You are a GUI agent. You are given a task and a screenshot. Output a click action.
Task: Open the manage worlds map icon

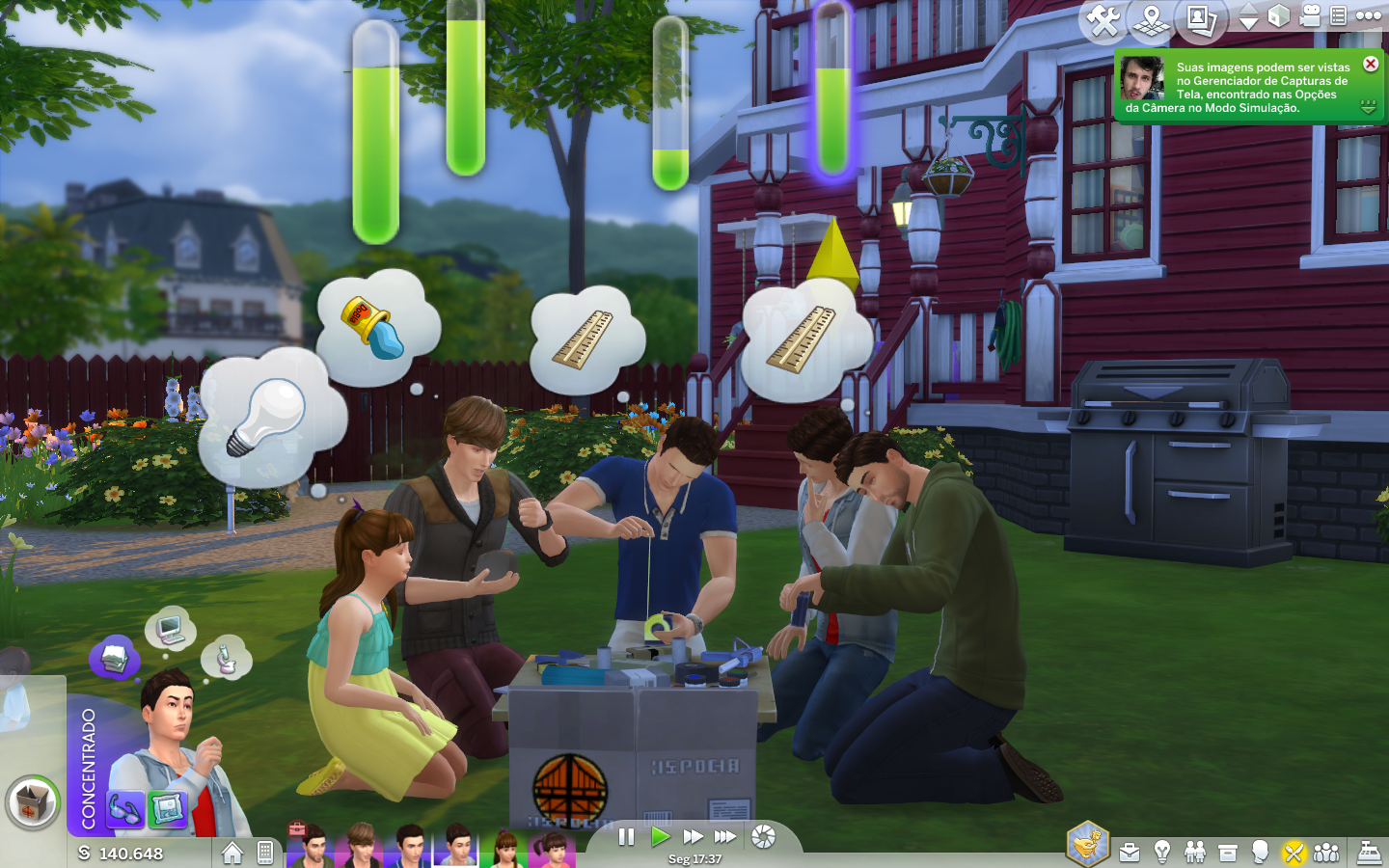pyautogui.click(x=1151, y=19)
